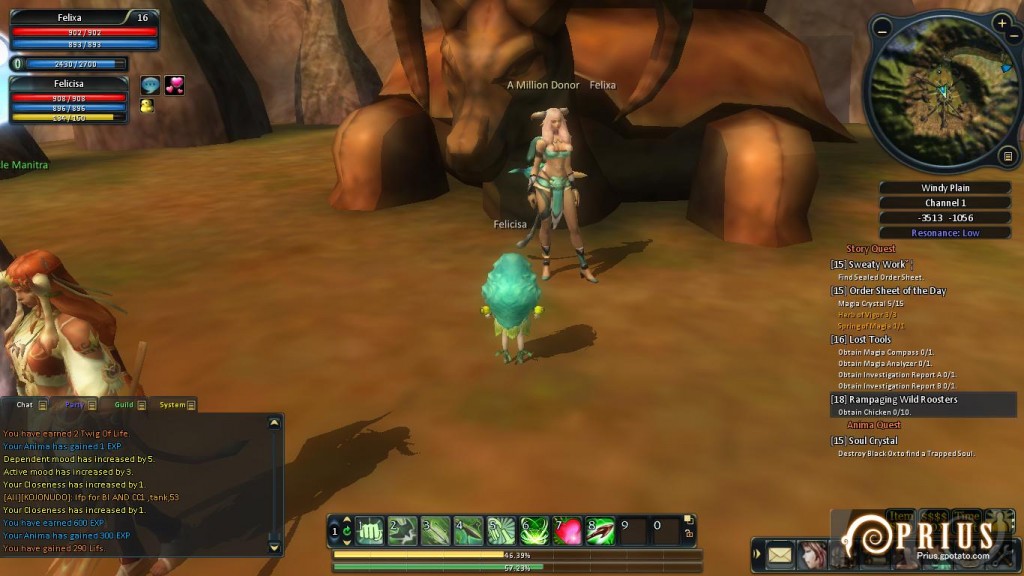Activate the skill in hotbar slot 8
Viewport: 1024px width, 576px height.
point(600,530)
